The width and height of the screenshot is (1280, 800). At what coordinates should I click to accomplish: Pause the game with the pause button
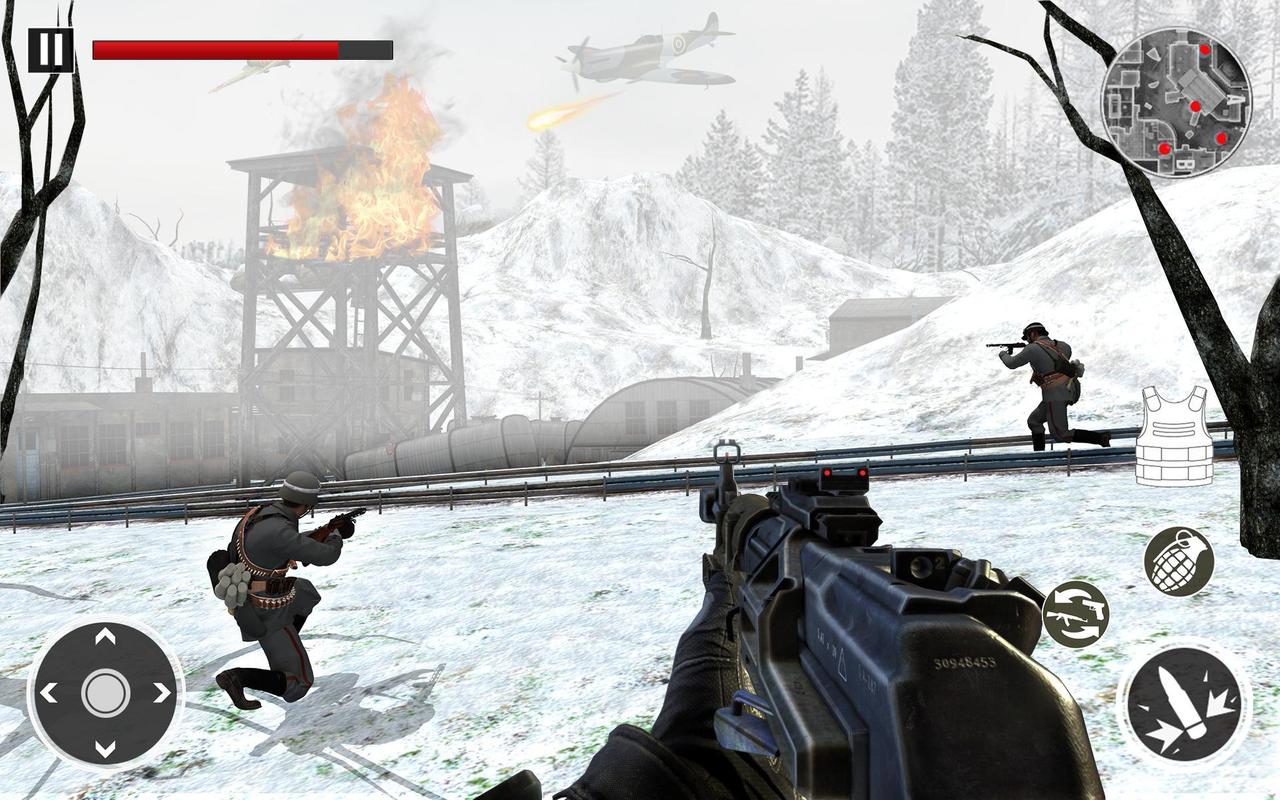pyautogui.click(x=50, y=49)
